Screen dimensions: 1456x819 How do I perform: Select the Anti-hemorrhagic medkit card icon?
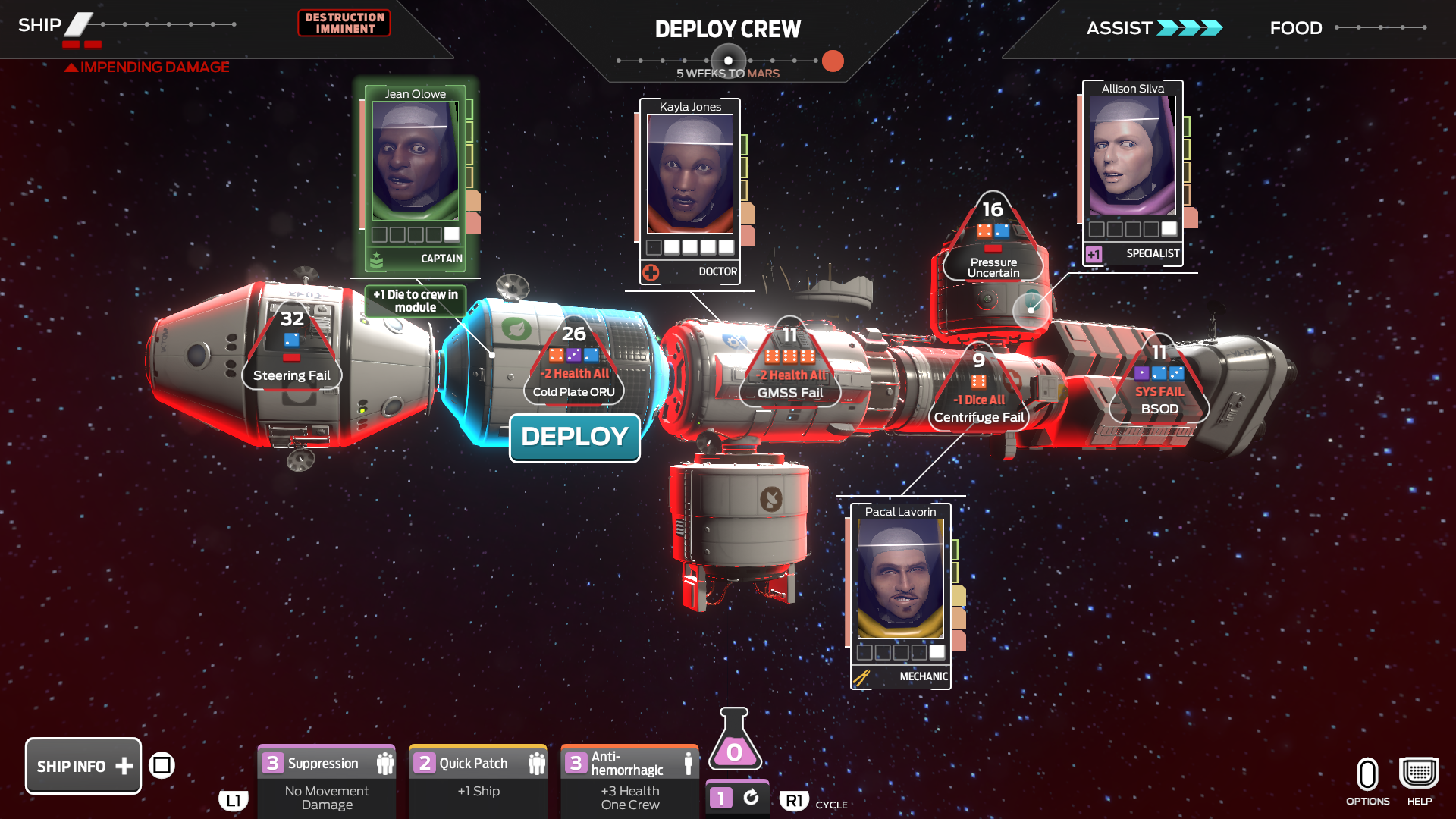(x=687, y=764)
